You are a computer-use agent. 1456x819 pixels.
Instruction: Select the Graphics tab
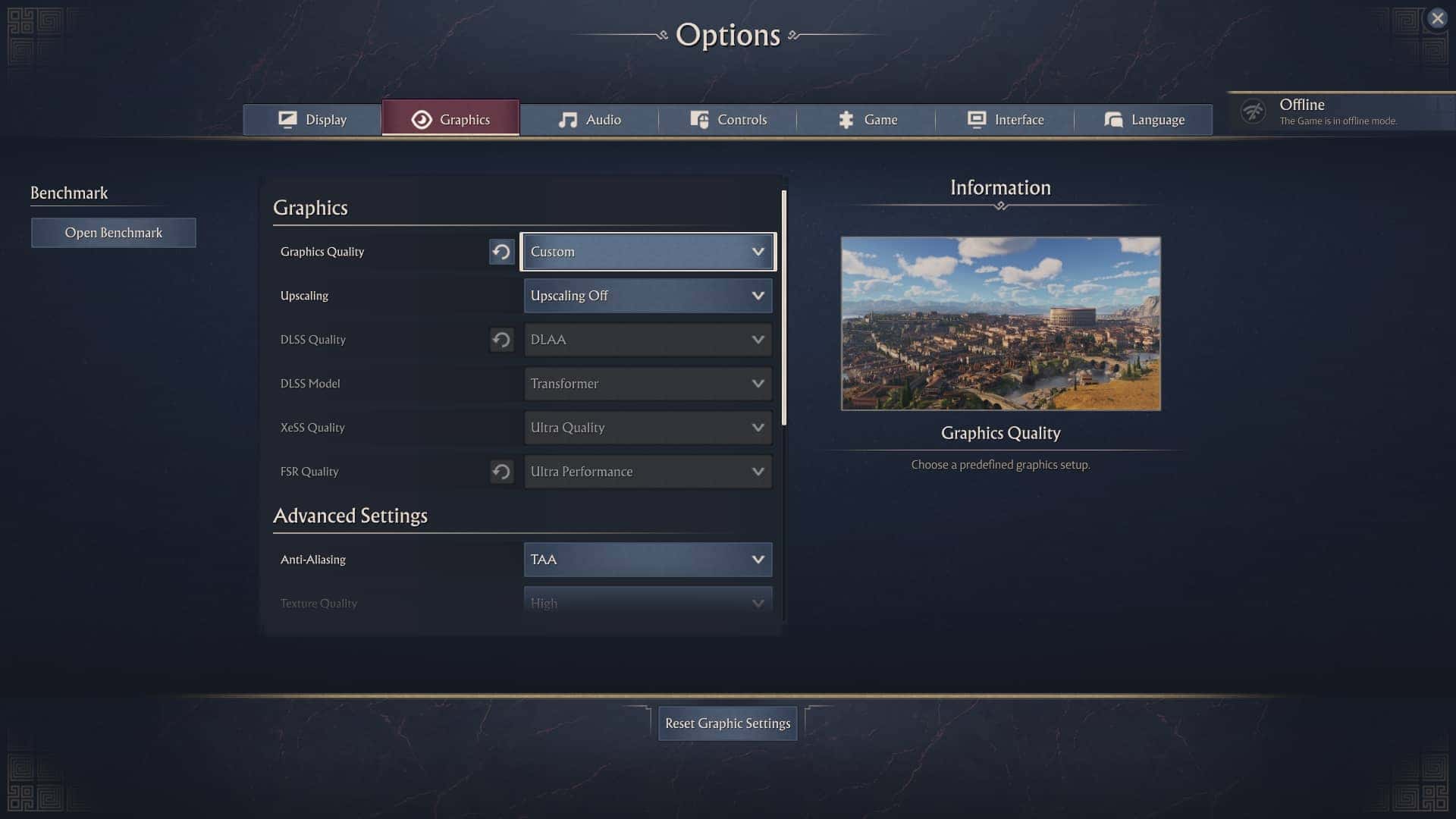[x=450, y=120]
